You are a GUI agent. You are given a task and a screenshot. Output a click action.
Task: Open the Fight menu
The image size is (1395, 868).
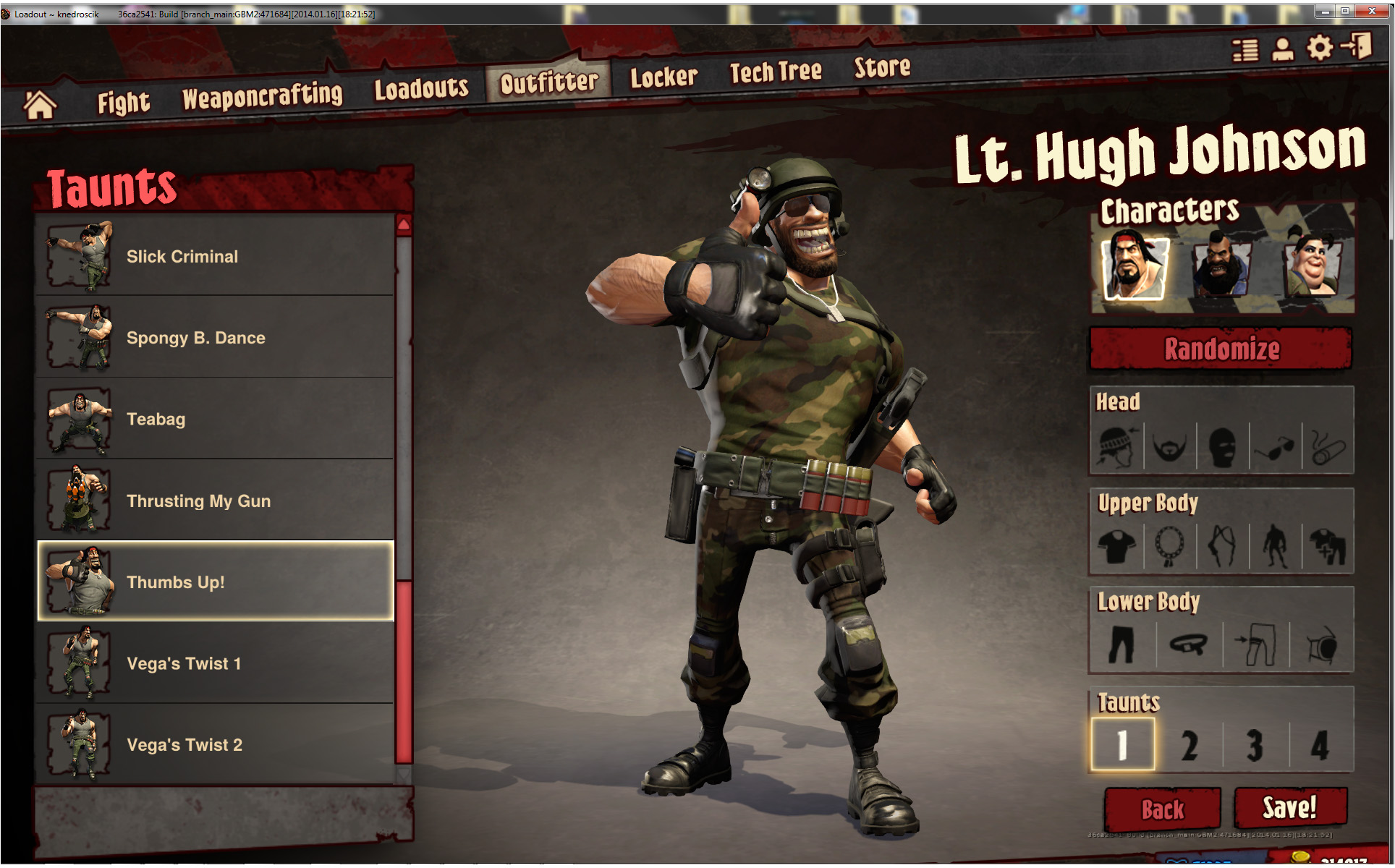coord(124,102)
